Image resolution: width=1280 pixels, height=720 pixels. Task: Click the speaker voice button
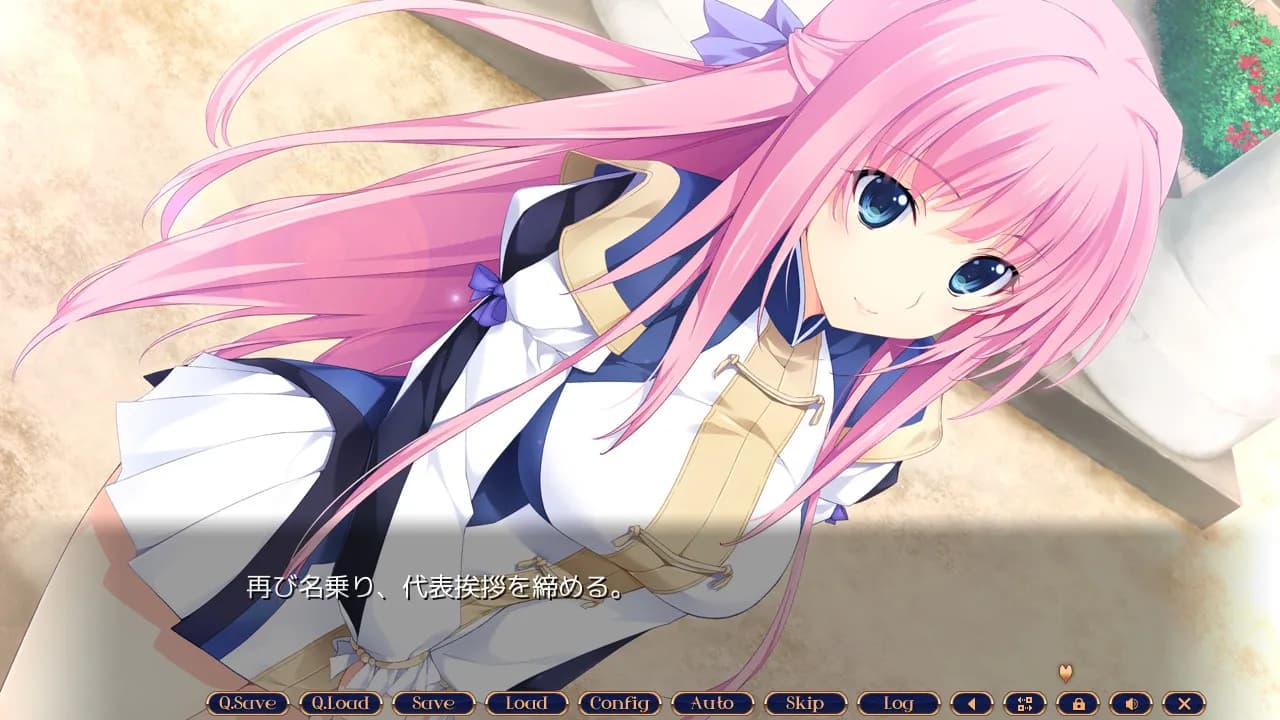1131,703
